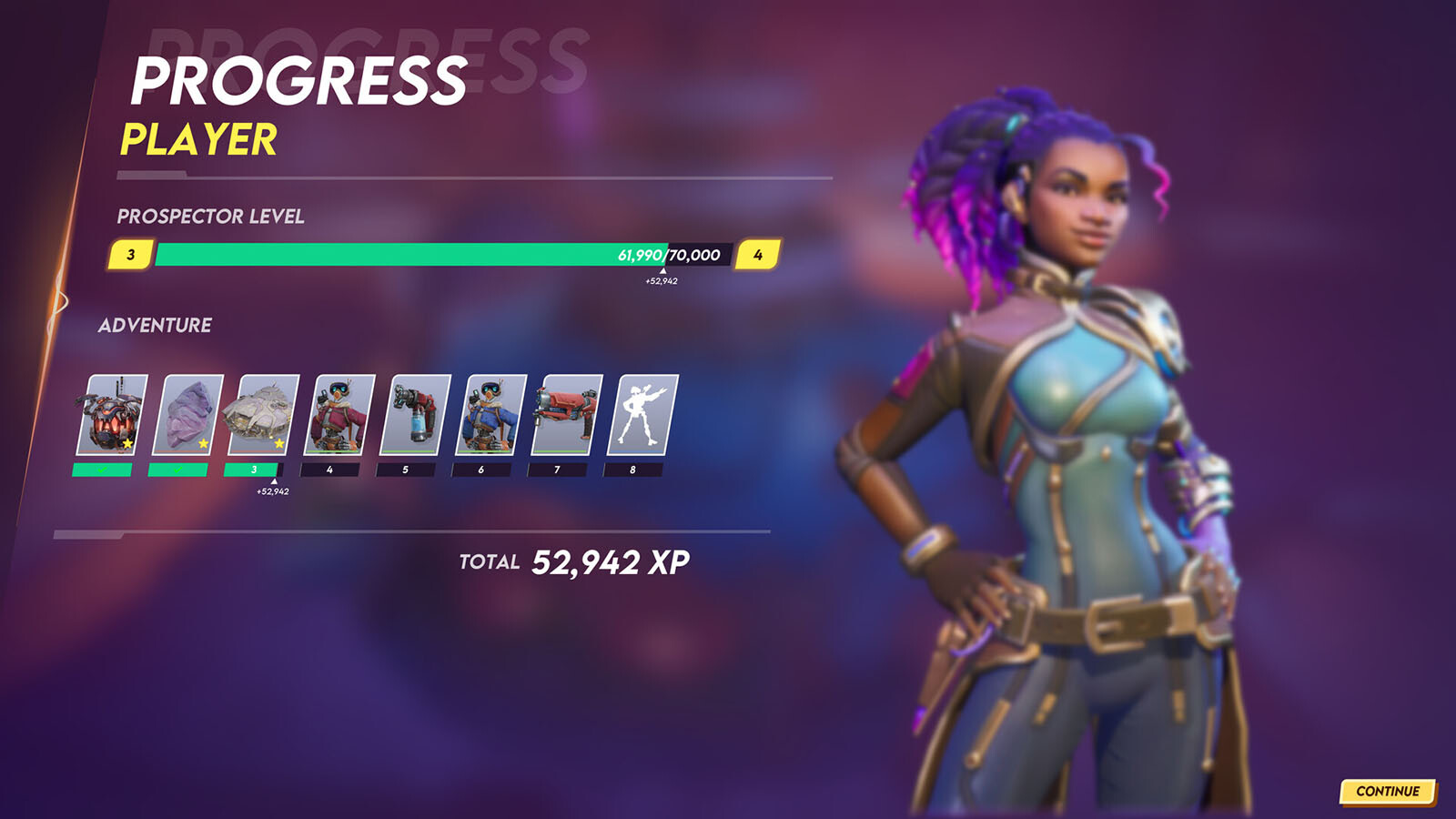1456x819 pixels.
Task: Choose the blue-jacket robot skin reward
Action: [x=491, y=415]
